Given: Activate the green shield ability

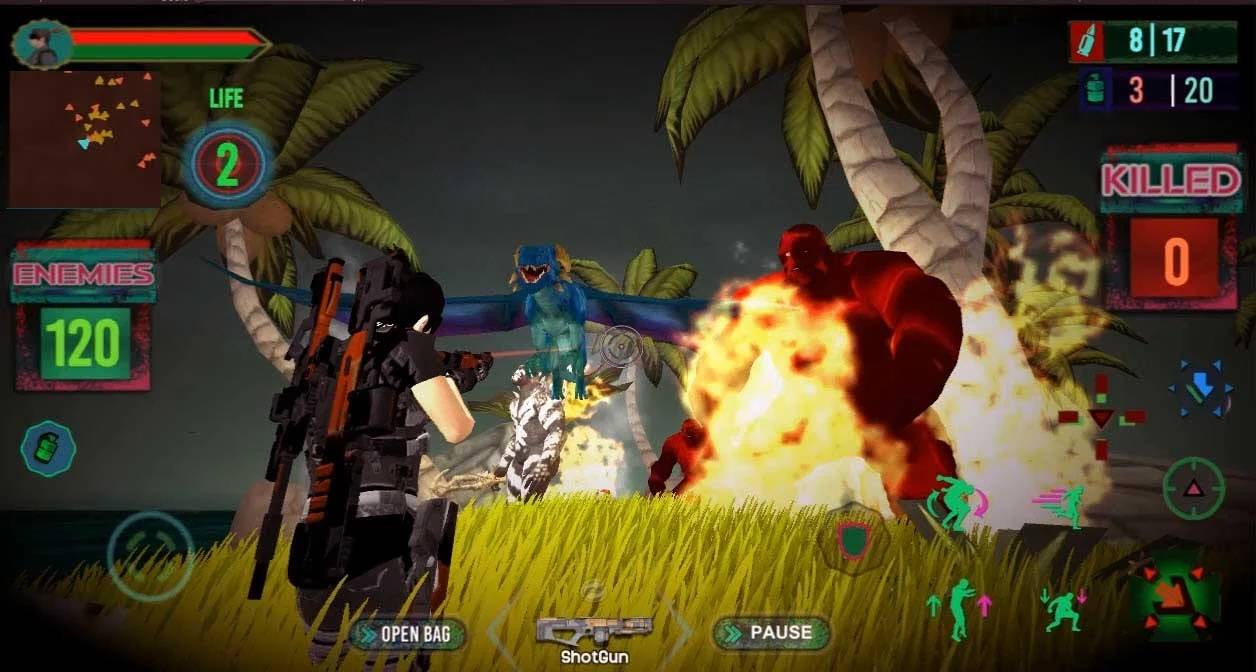Looking at the screenshot, I should [853, 539].
